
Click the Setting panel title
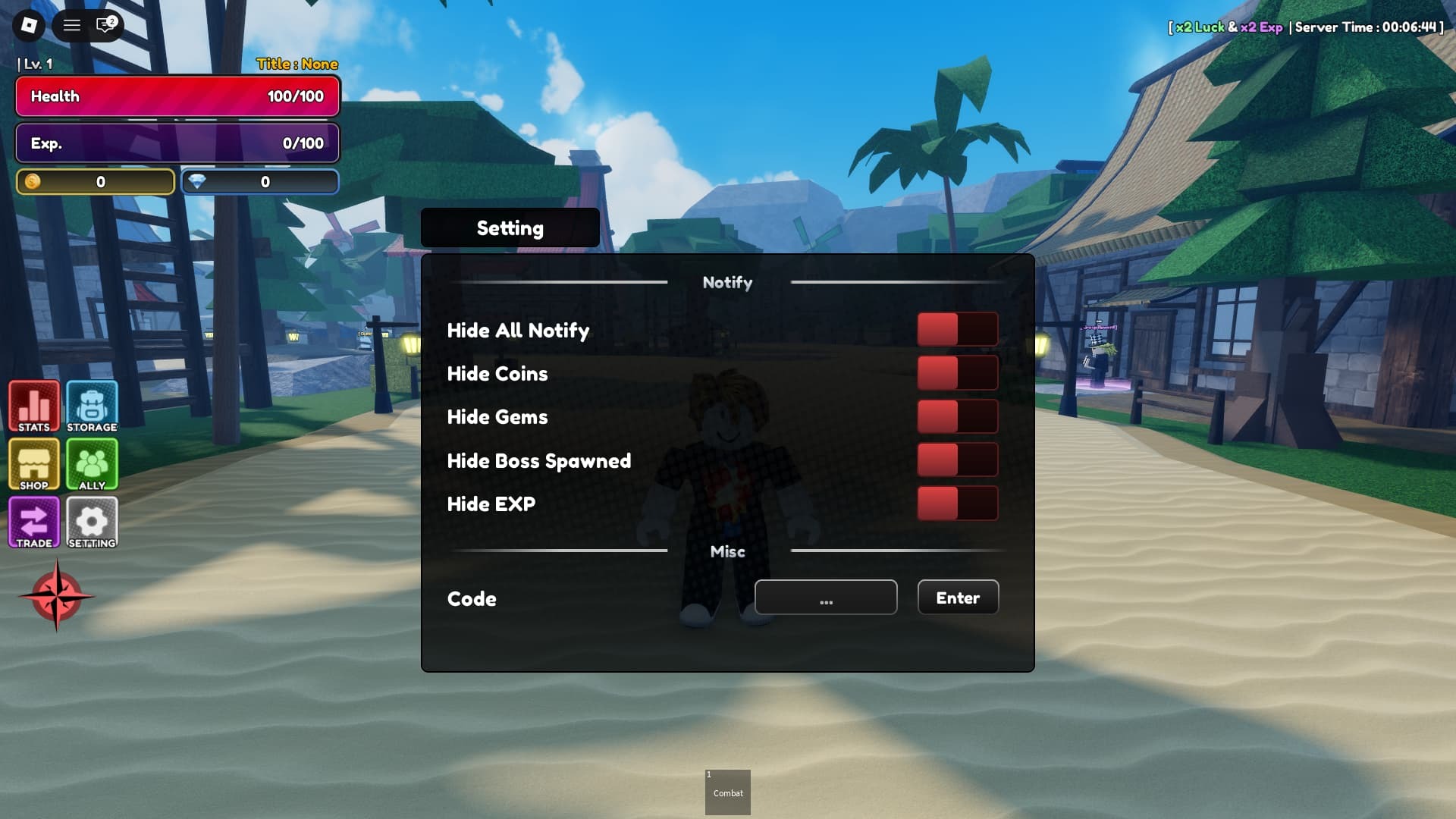[509, 227]
